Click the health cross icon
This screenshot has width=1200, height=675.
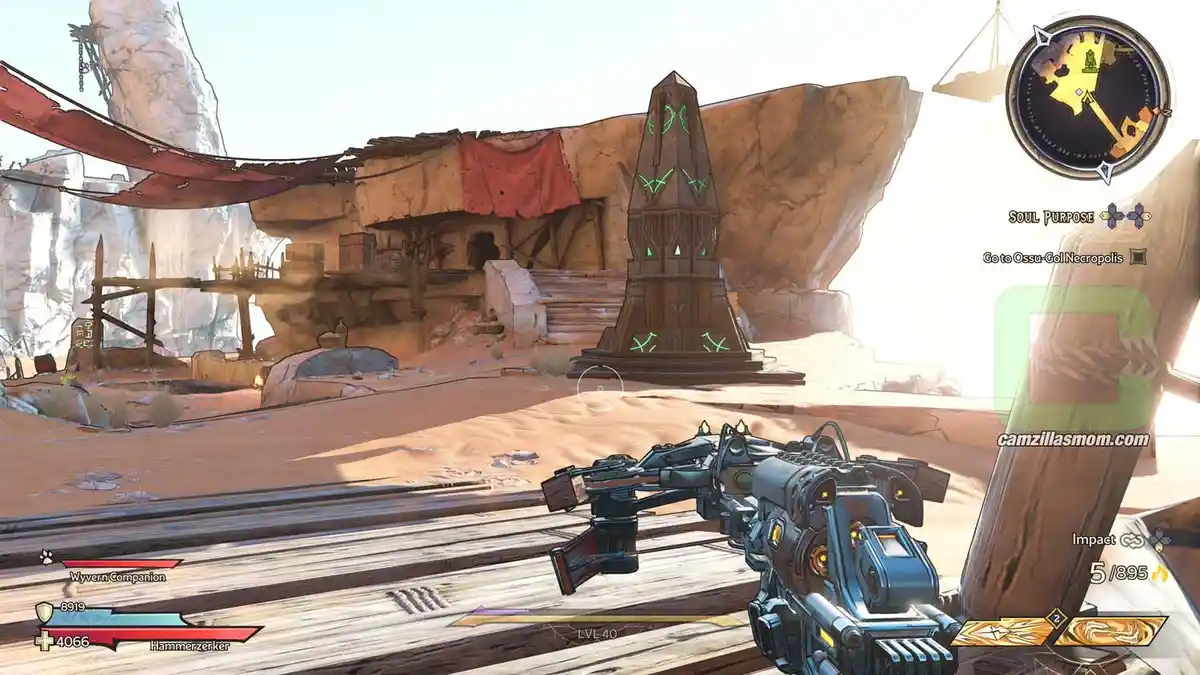point(43,640)
